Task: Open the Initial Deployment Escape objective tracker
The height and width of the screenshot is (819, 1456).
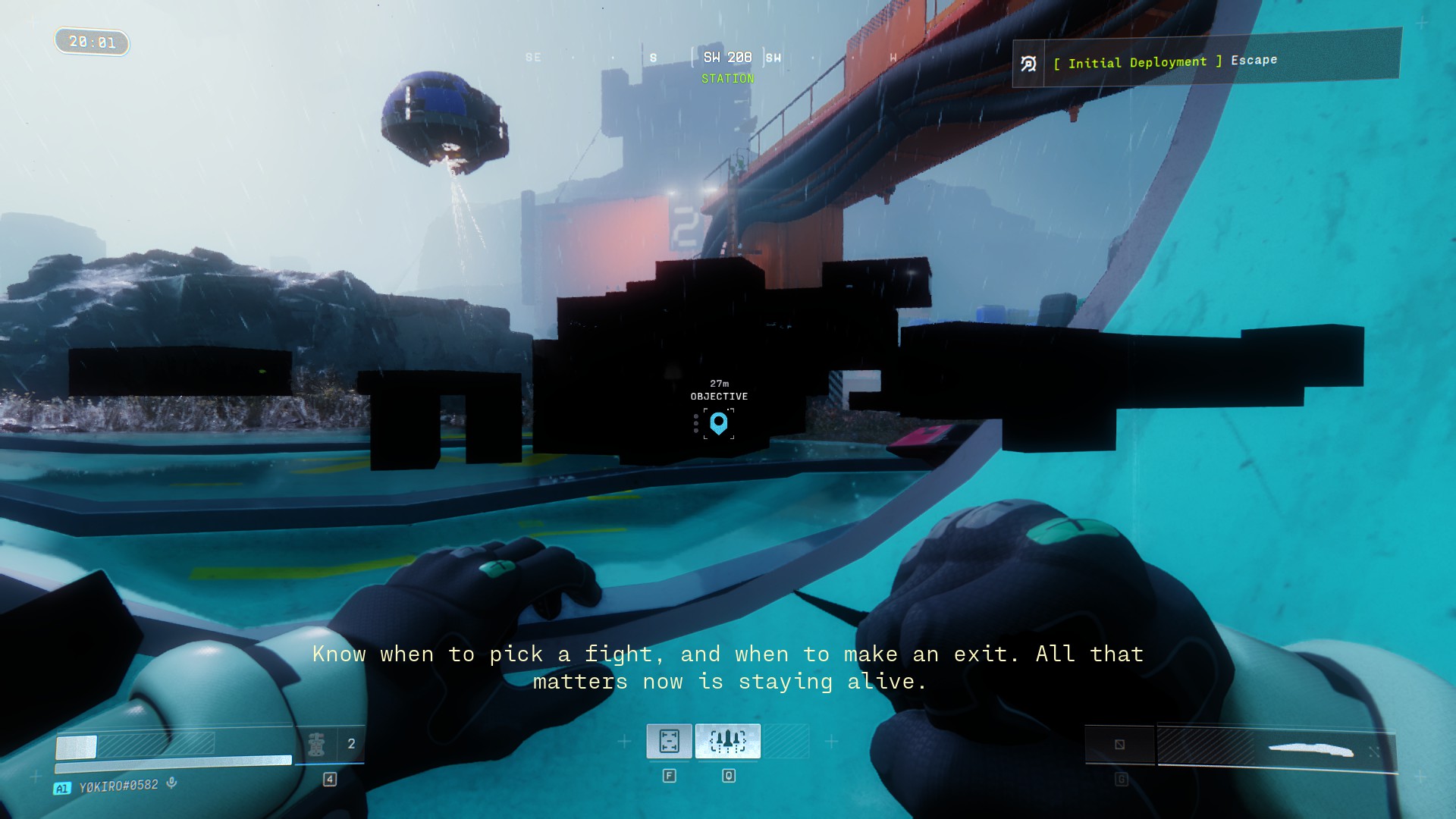Action: pyautogui.click(x=1206, y=61)
